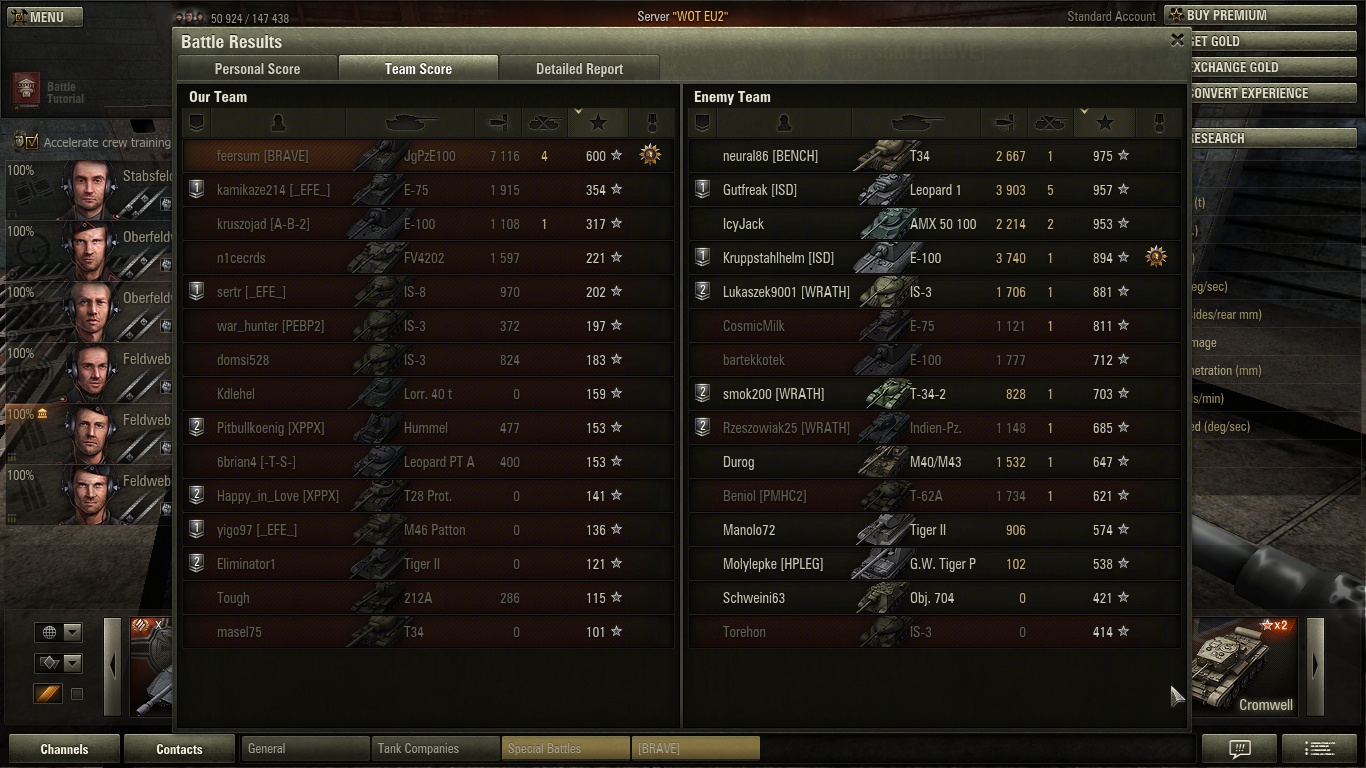Image resolution: width=1366 pixels, height=768 pixels.
Task: Open the [BRAVE] clan chat tab
Action: pos(695,748)
